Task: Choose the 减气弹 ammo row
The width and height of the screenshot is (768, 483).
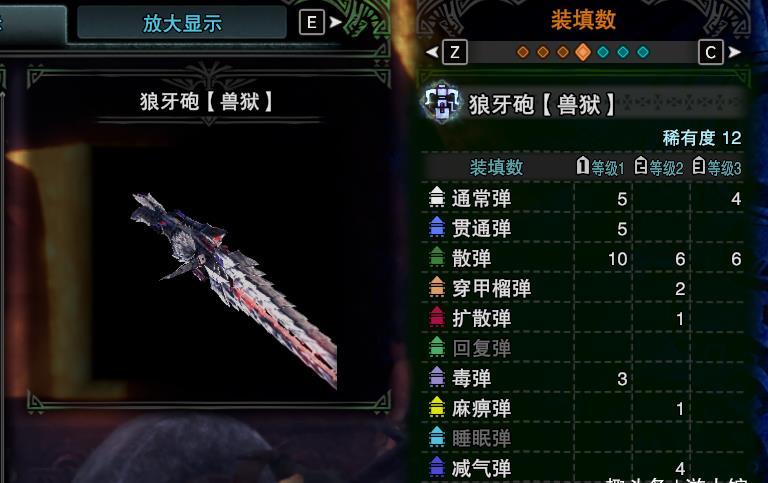Action: pyautogui.click(x=481, y=468)
